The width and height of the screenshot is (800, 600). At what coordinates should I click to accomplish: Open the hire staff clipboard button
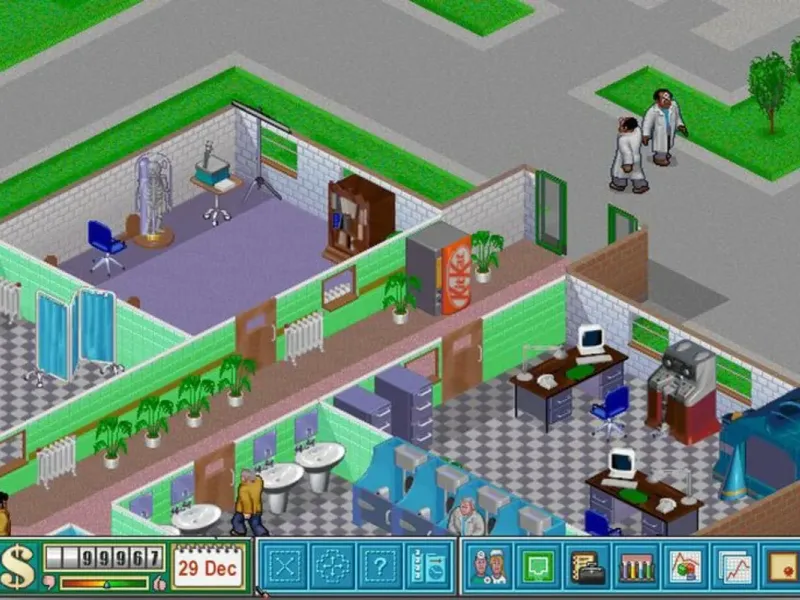[430, 567]
